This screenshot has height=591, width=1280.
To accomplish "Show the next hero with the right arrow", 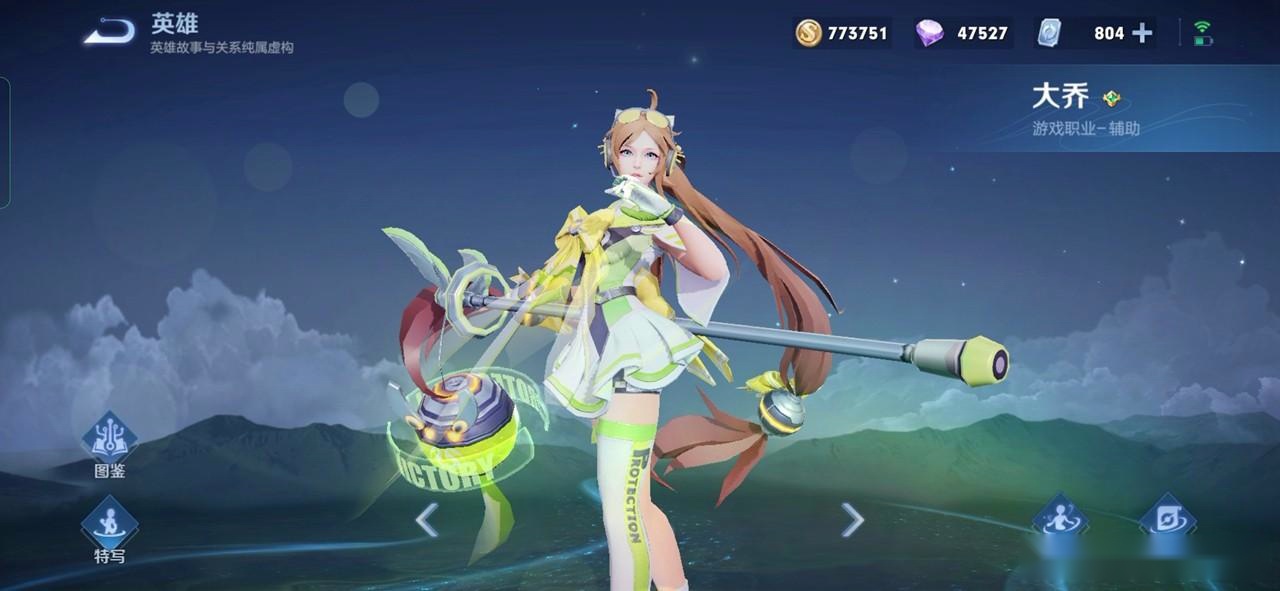I will point(852,520).
